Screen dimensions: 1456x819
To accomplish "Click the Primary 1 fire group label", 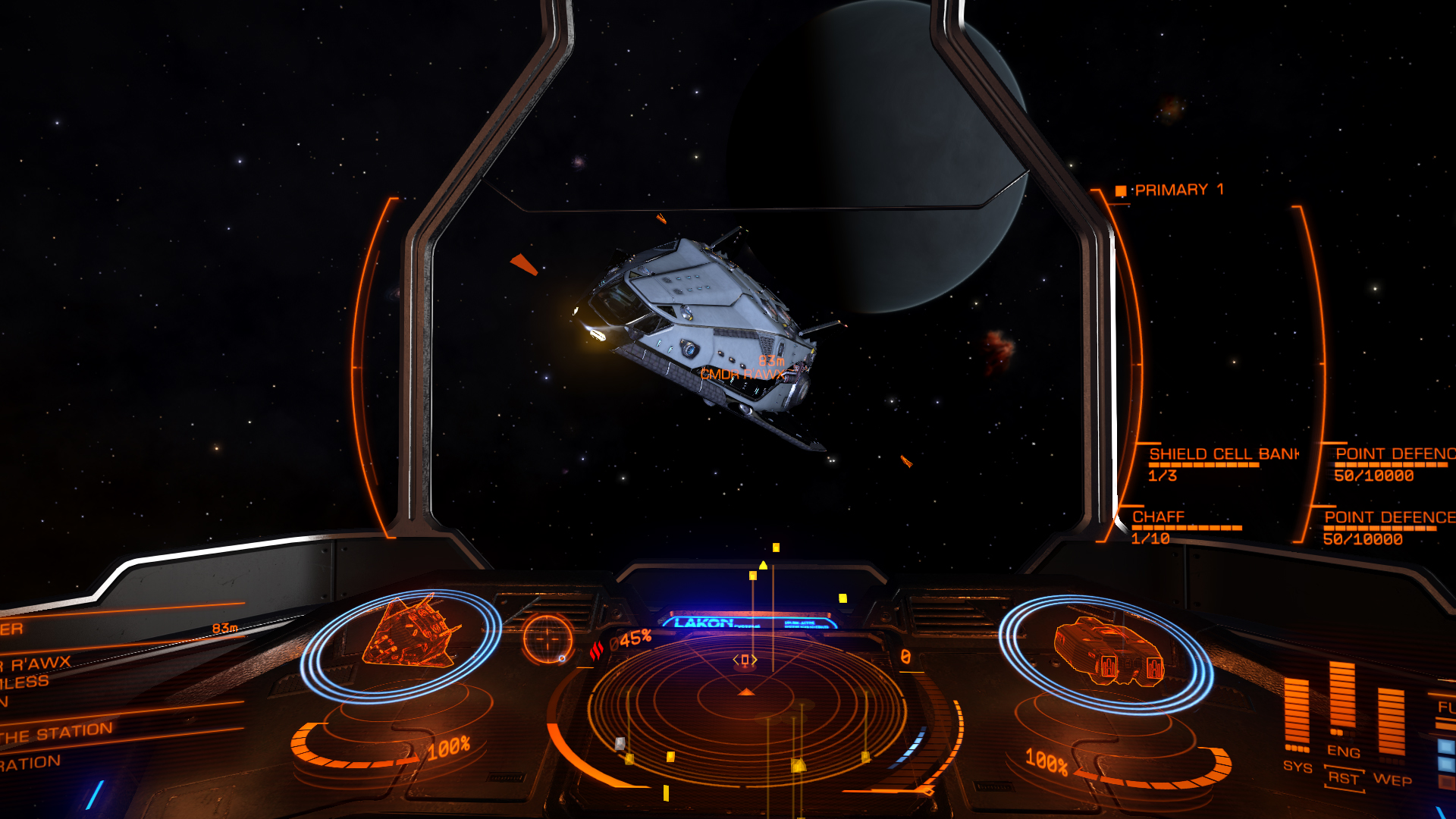I will click(x=1178, y=190).
